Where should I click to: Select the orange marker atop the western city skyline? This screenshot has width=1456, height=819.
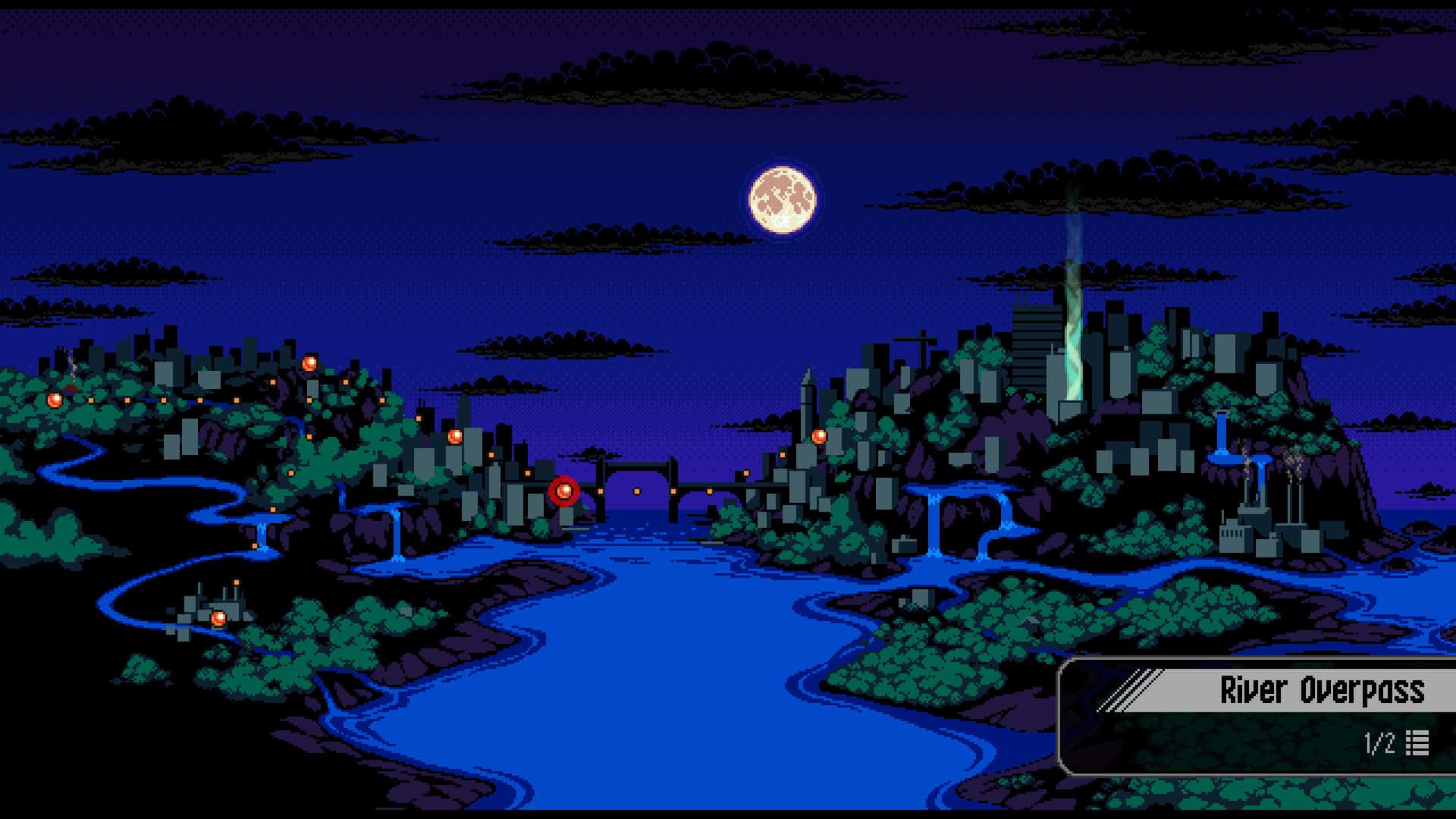(x=309, y=362)
